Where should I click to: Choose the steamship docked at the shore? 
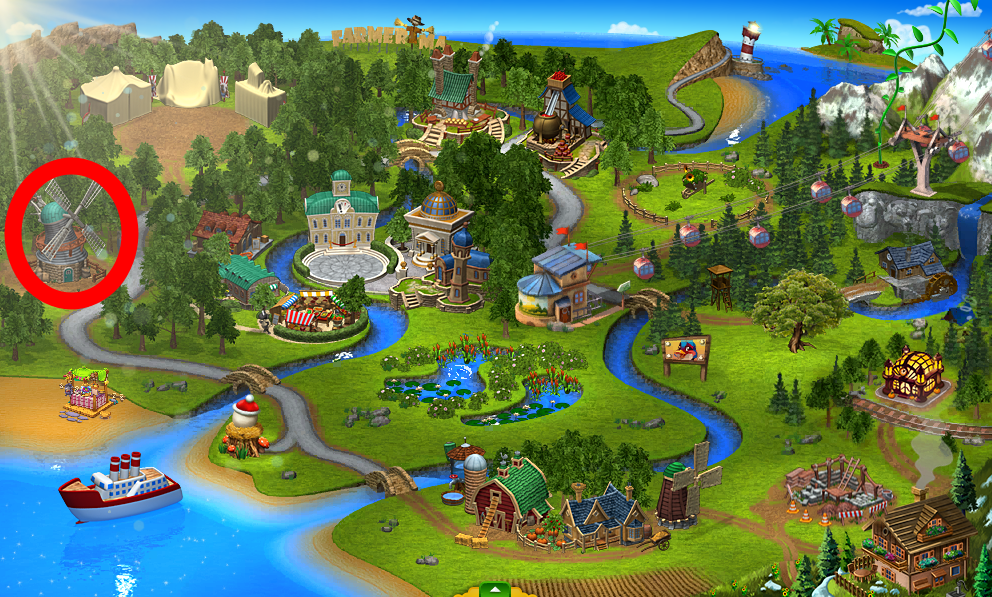(120, 486)
